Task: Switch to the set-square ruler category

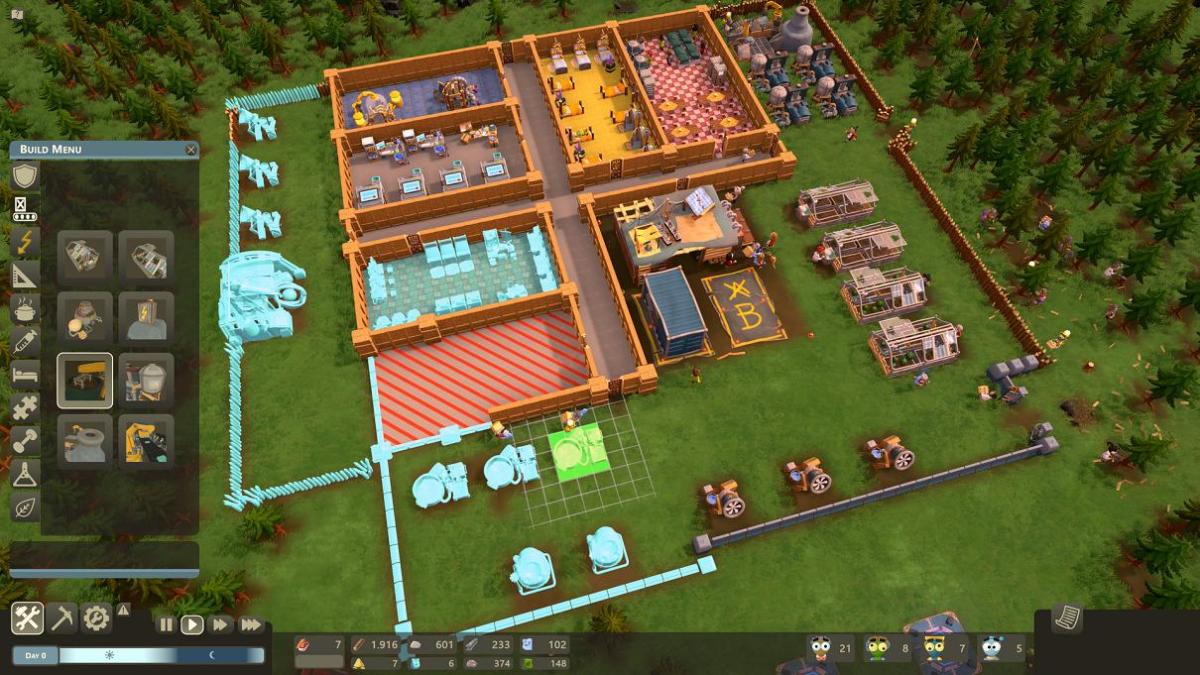Action: pos(25,275)
